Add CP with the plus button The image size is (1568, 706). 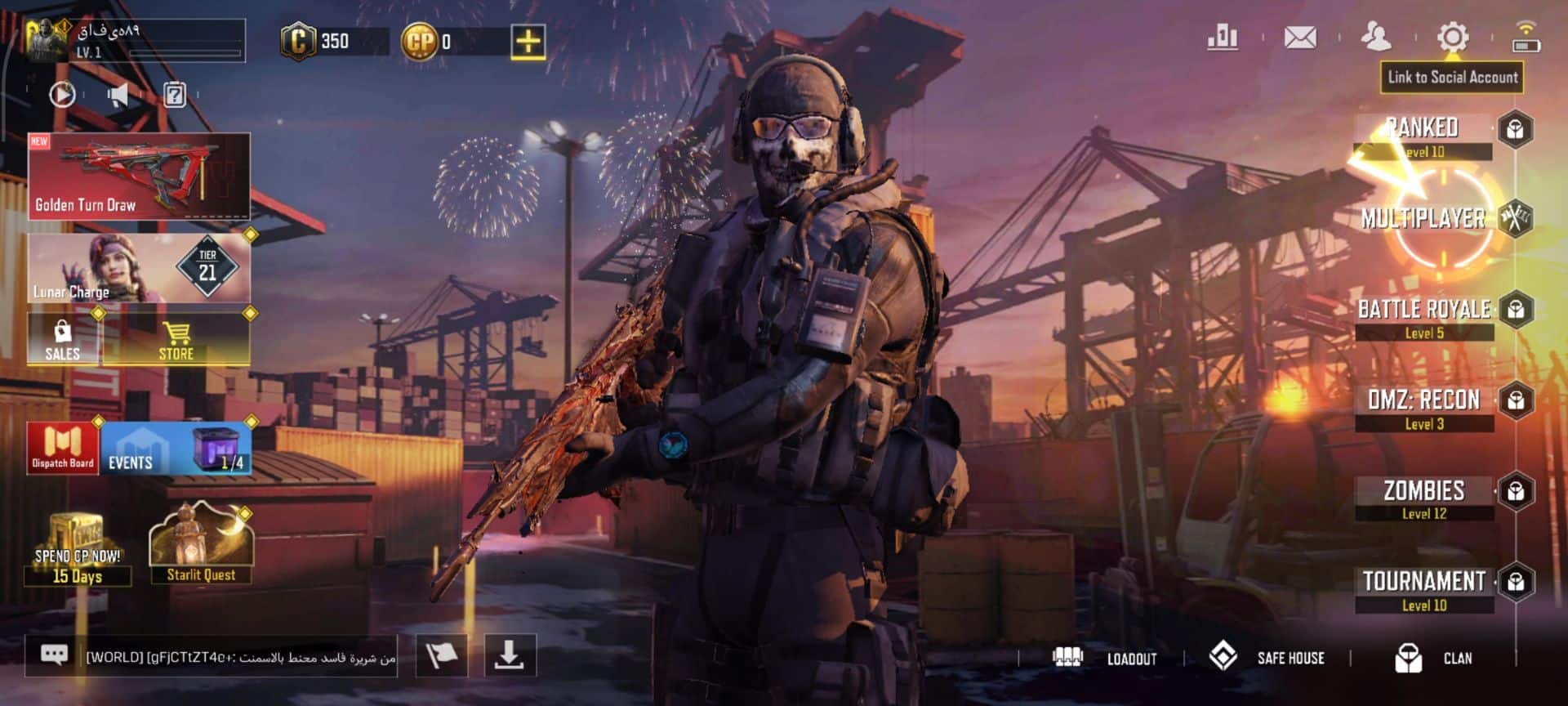click(x=528, y=41)
